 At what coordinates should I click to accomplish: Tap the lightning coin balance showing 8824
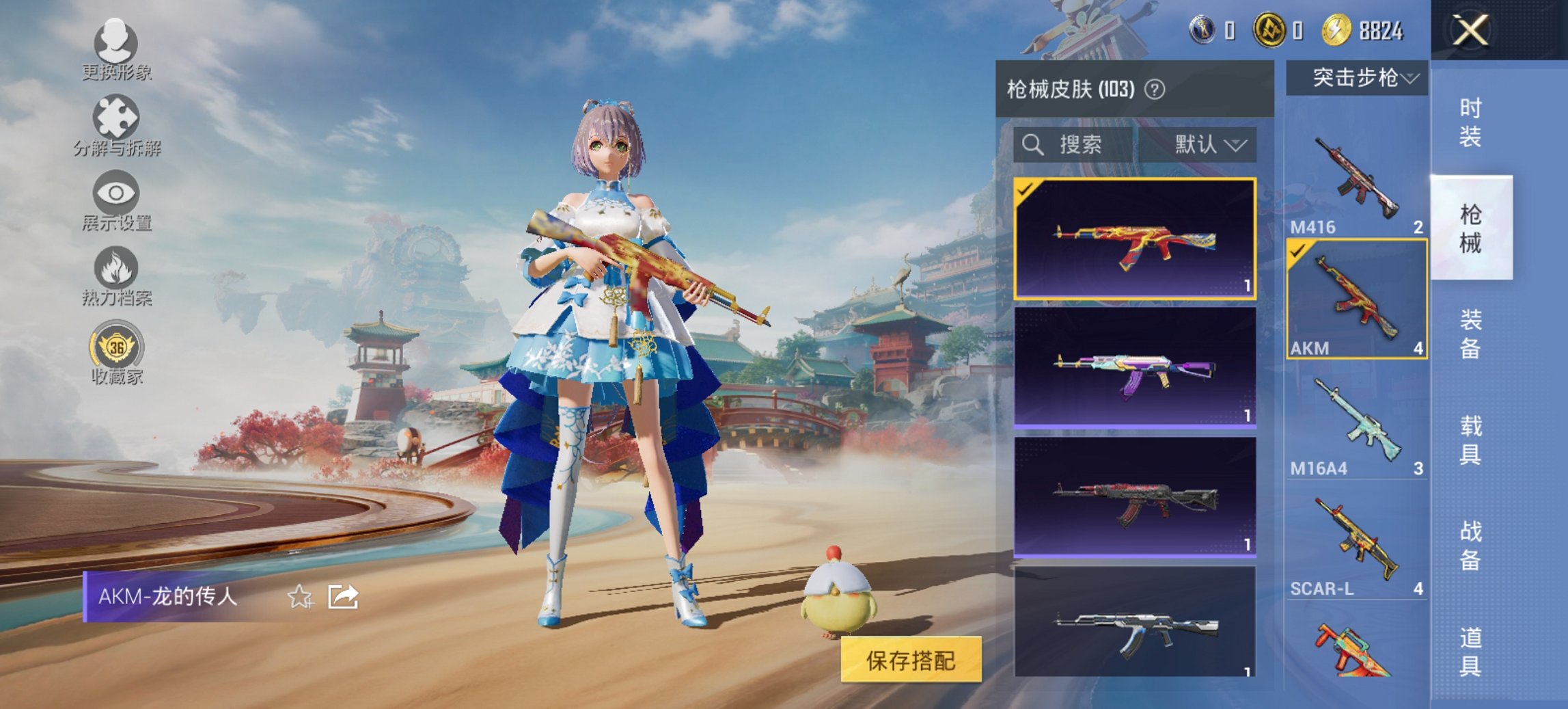tap(1360, 29)
